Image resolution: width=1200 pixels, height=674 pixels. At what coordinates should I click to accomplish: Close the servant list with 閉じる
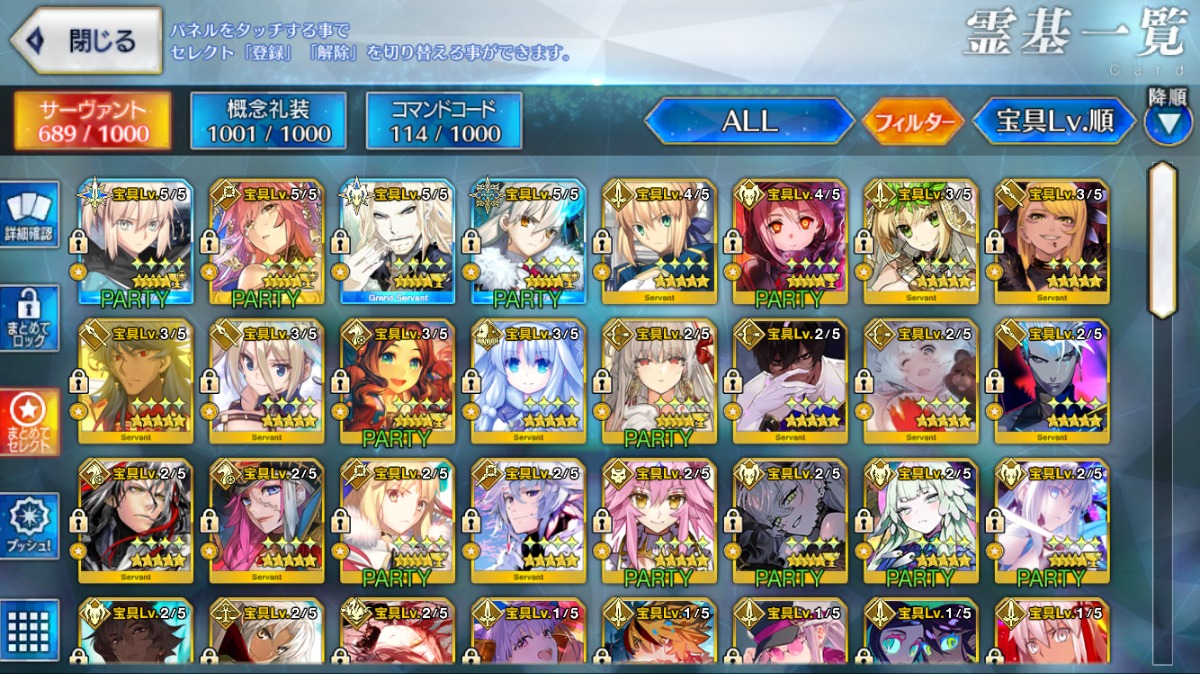pos(86,41)
